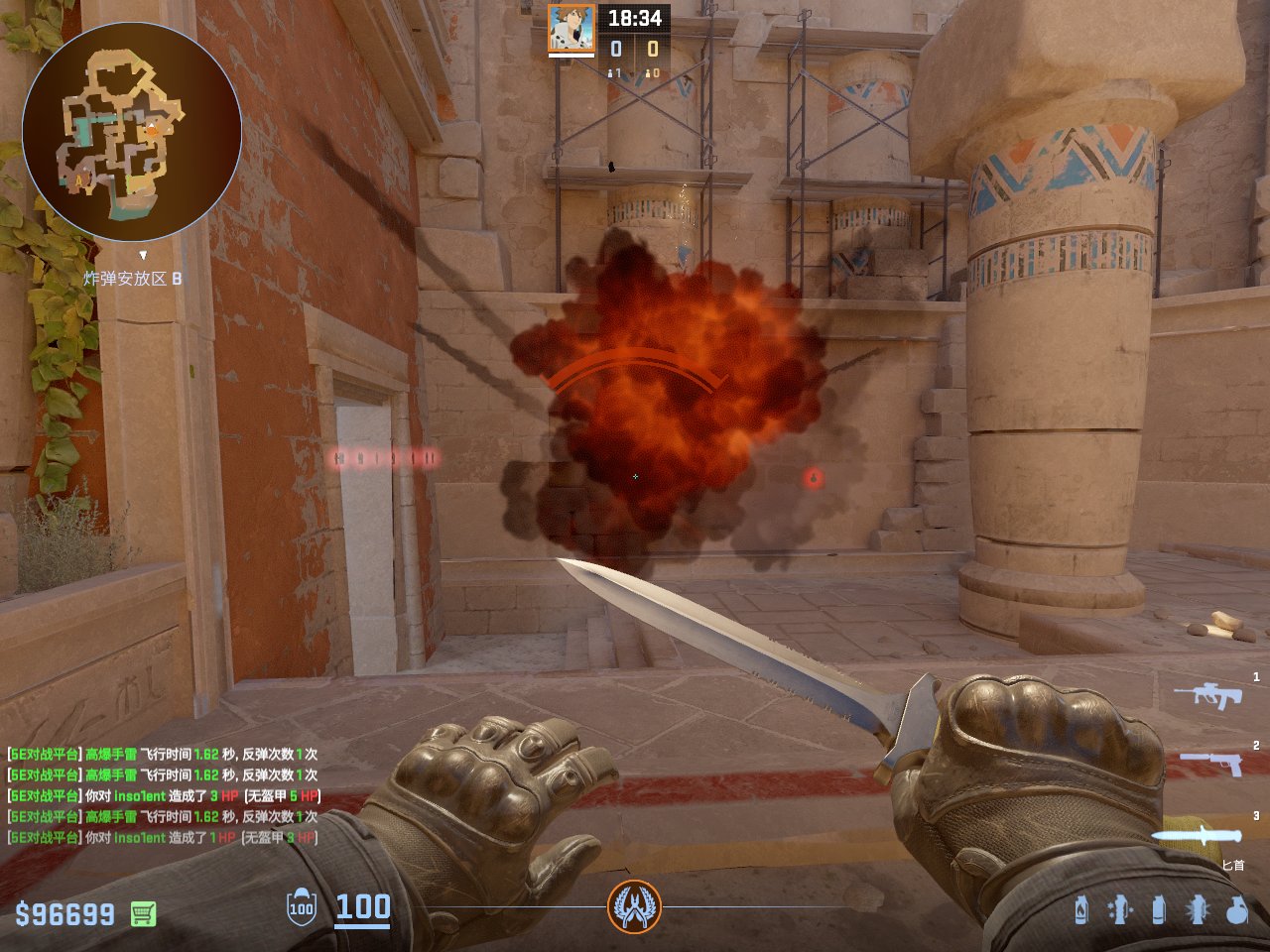Pick the smoke grenade icon

click(1158, 908)
